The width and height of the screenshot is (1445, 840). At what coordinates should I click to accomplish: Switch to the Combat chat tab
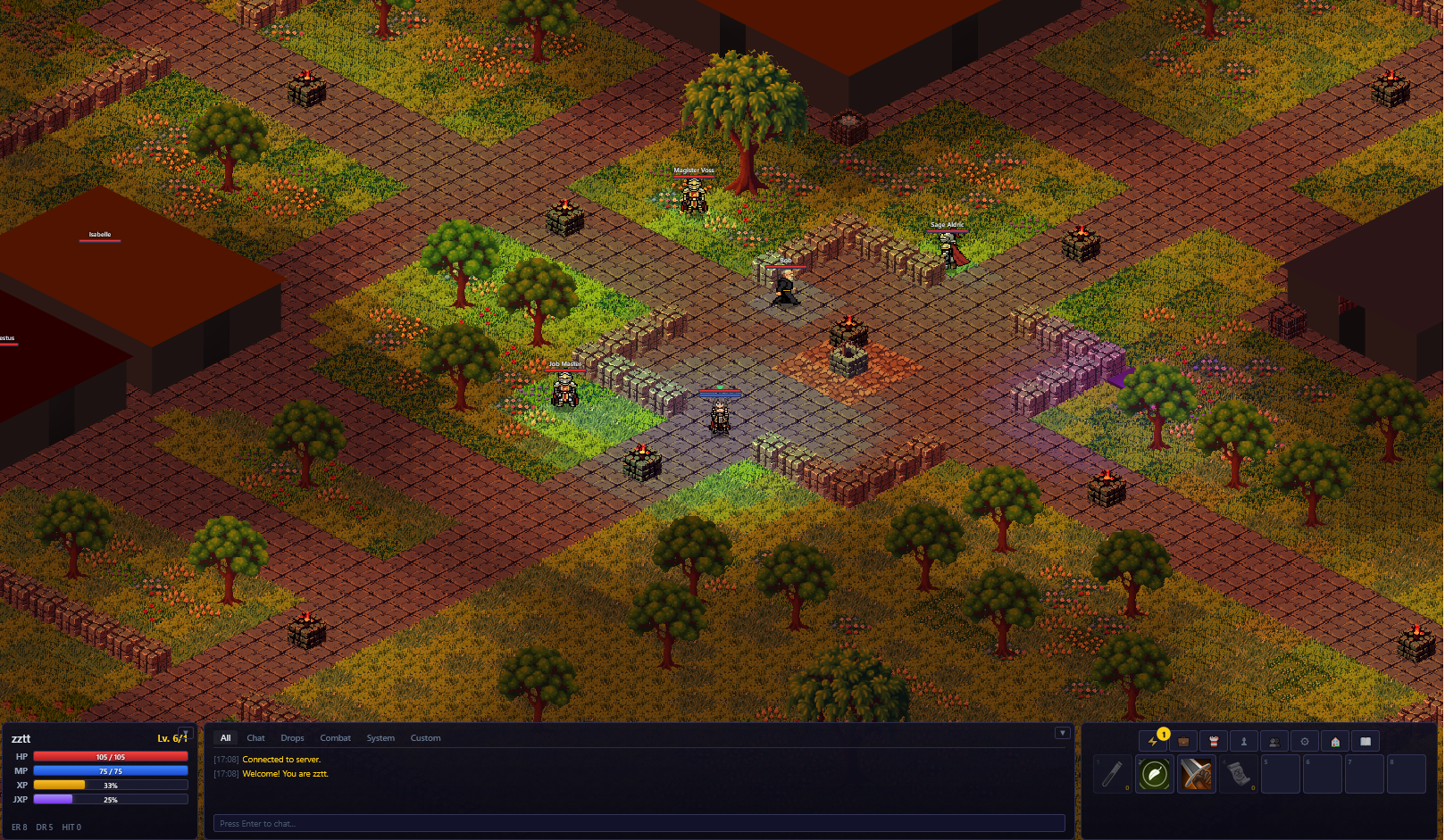(x=335, y=738)
